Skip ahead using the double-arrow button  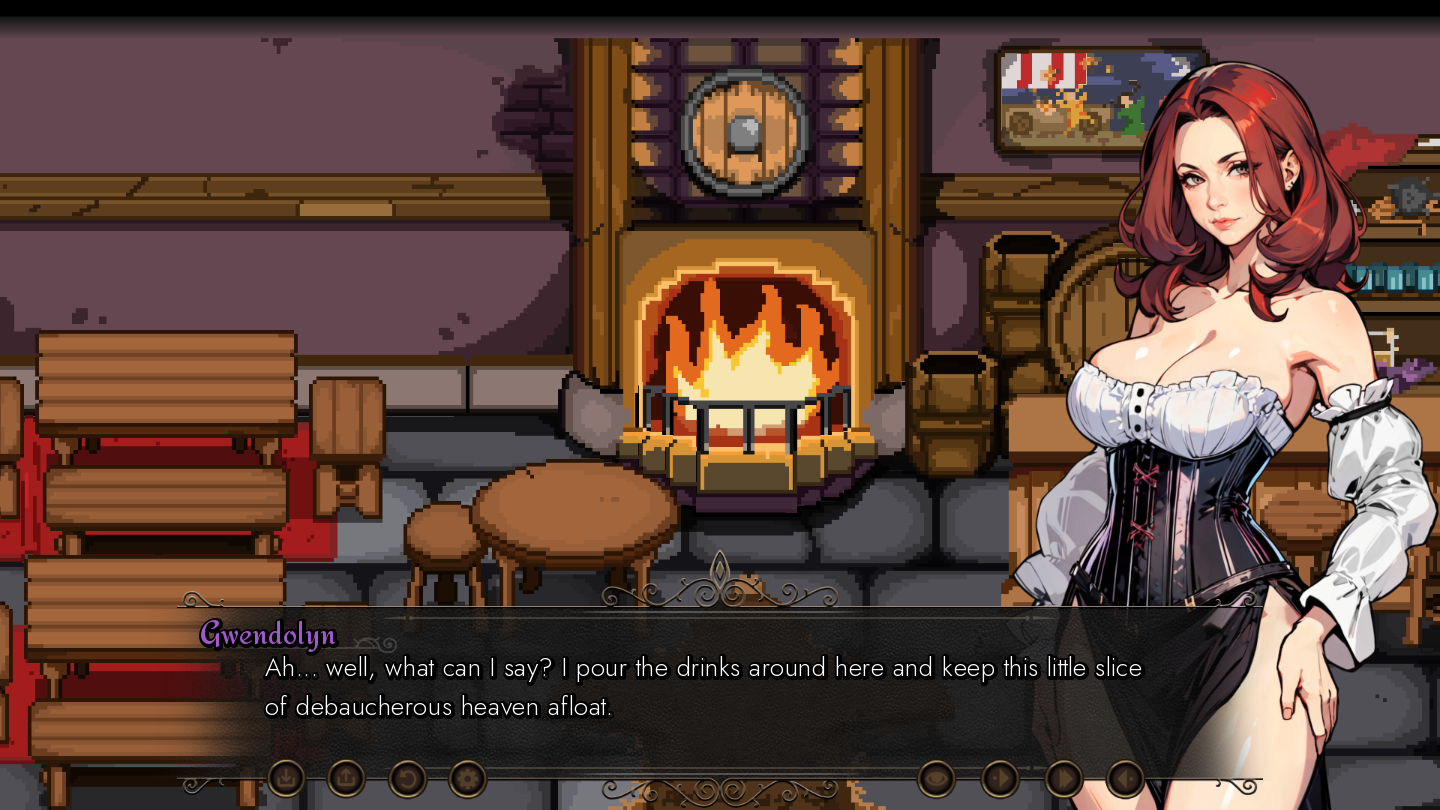point(1063,777)
